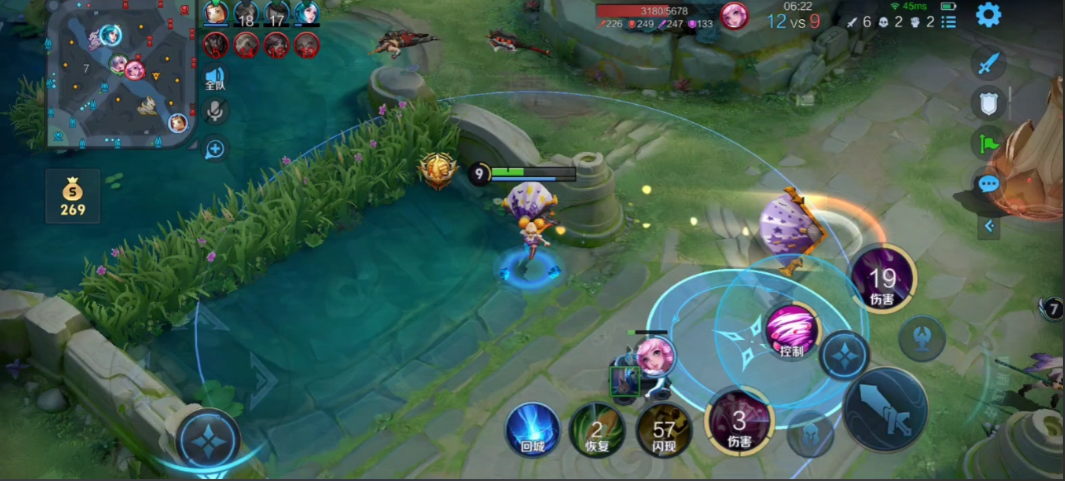Select the tower target attack button
The width and height of the screenshot is (1065, 481).
pyautogui.click(x=921, y=338)
